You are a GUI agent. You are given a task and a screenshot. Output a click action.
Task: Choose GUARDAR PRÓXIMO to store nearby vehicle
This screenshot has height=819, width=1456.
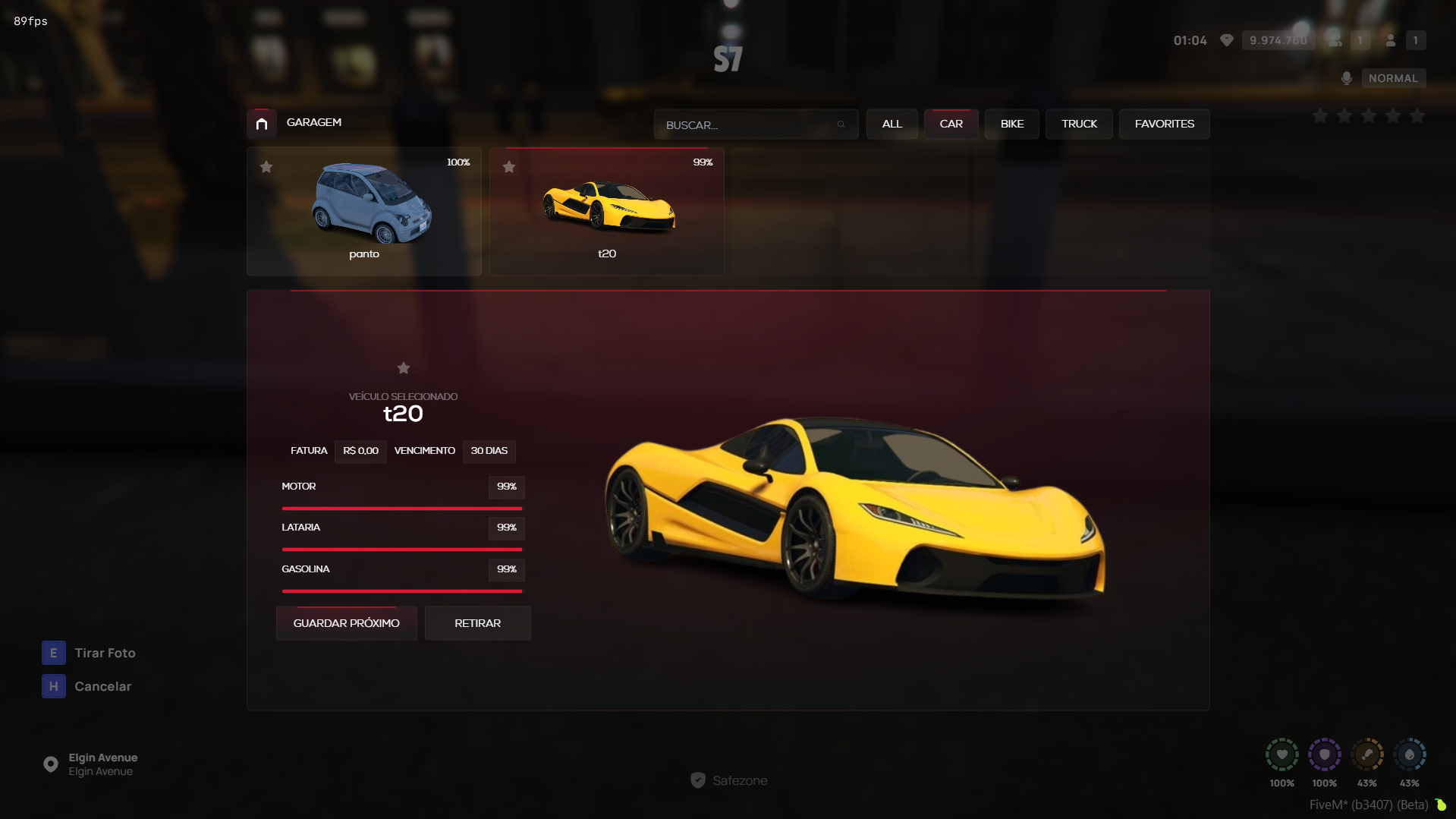click(346, 623)
